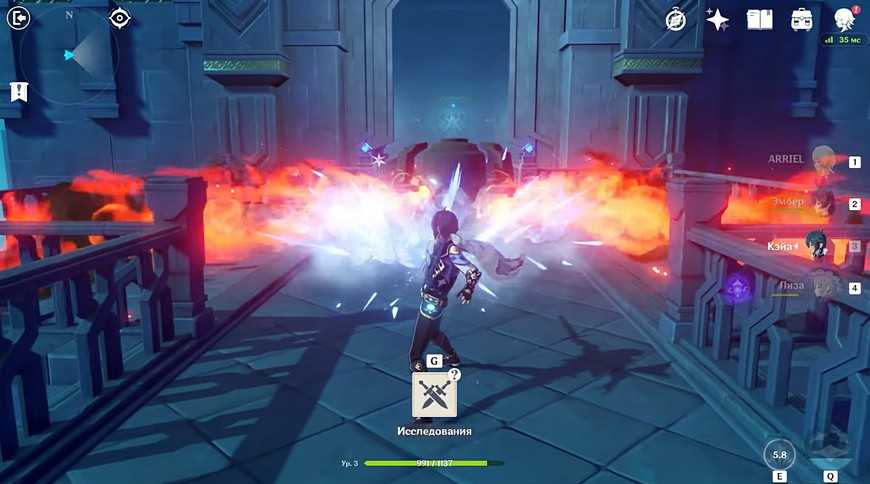Click the exit domain door icon
Viewport: 870px width, 484px height.
(x=20, y=17)
